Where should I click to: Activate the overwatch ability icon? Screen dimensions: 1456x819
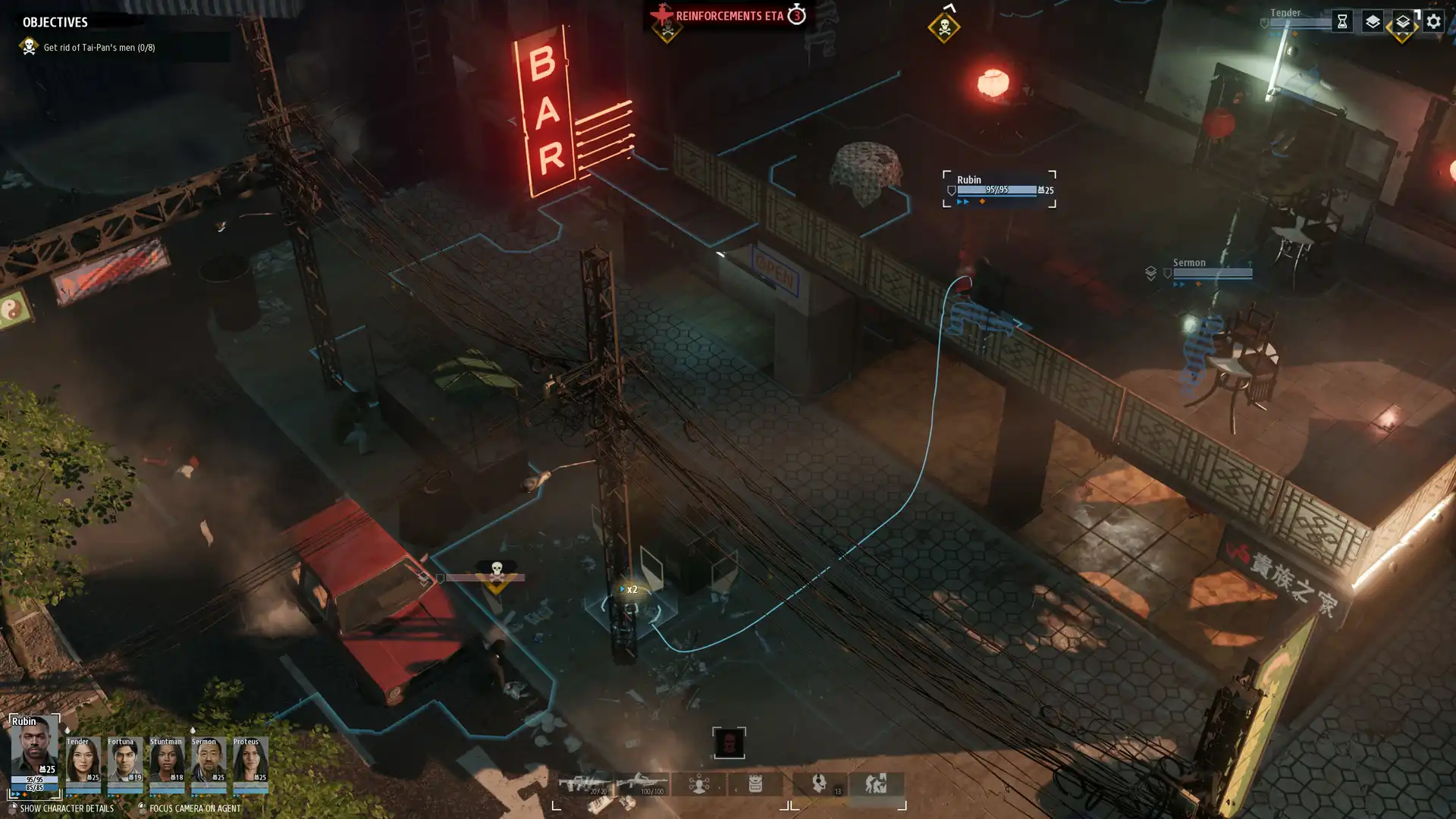point(700,783)
